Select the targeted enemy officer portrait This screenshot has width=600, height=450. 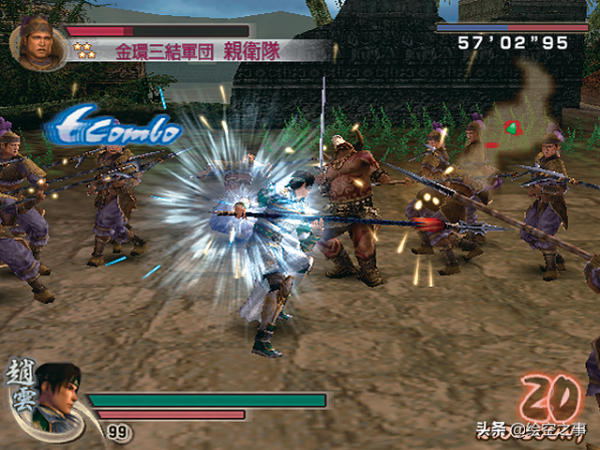37,42
